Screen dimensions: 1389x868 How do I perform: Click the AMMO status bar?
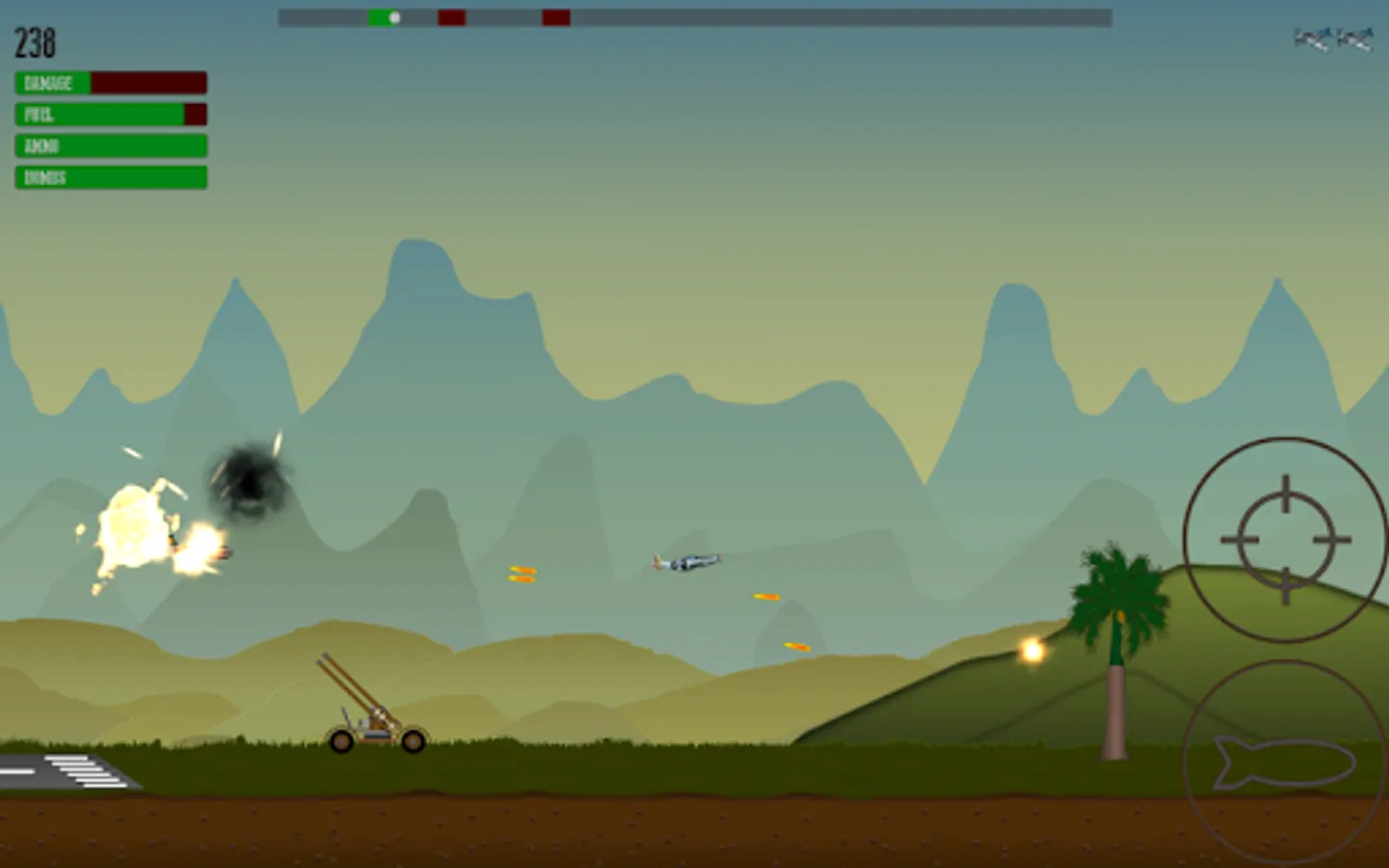[x=109, y=146]
